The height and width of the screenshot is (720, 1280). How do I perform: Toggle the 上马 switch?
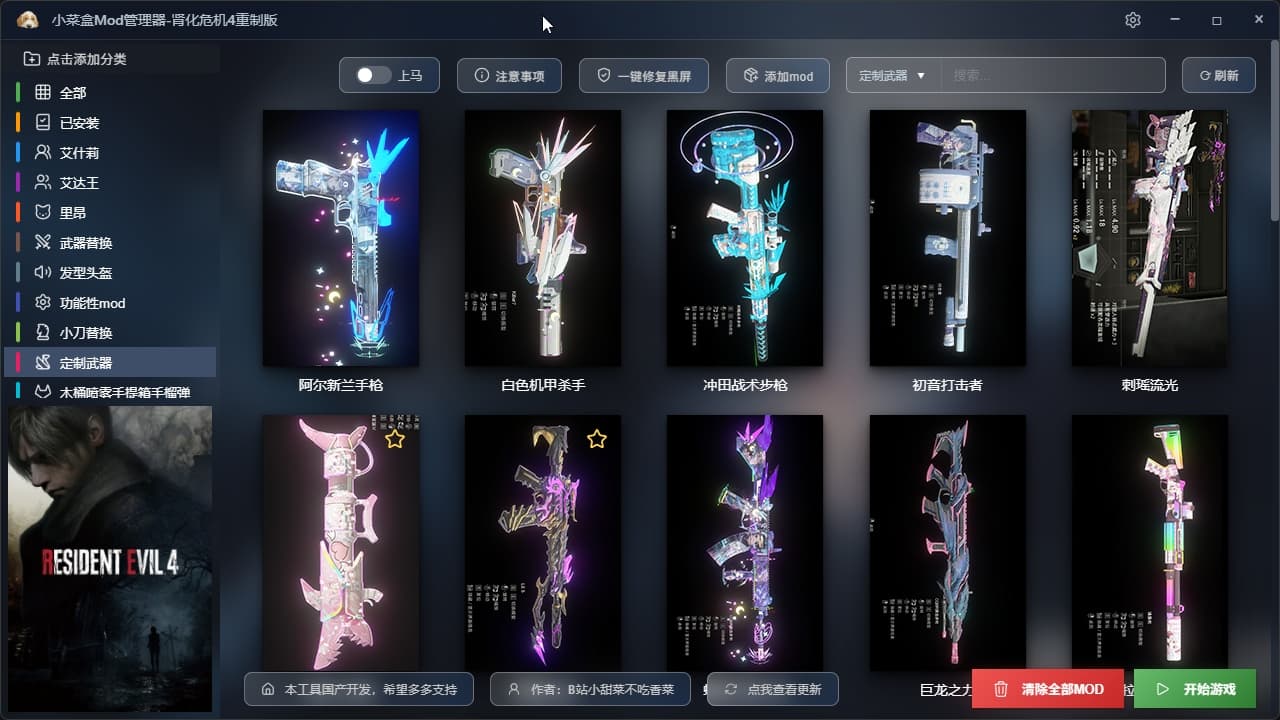point(374,76)
